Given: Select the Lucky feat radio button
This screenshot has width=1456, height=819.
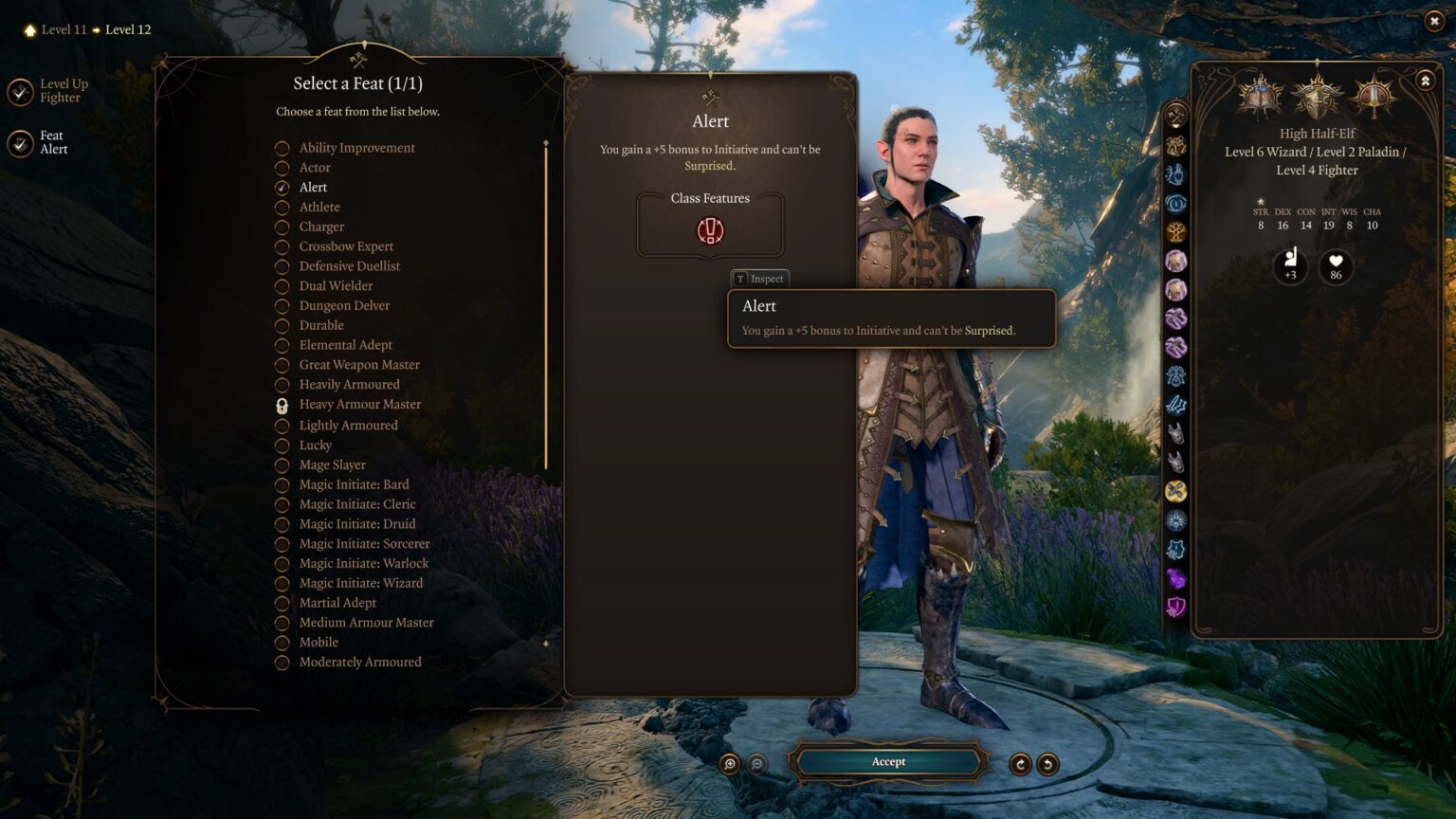Looking at the screenshot, I should [x=282, y=445].
